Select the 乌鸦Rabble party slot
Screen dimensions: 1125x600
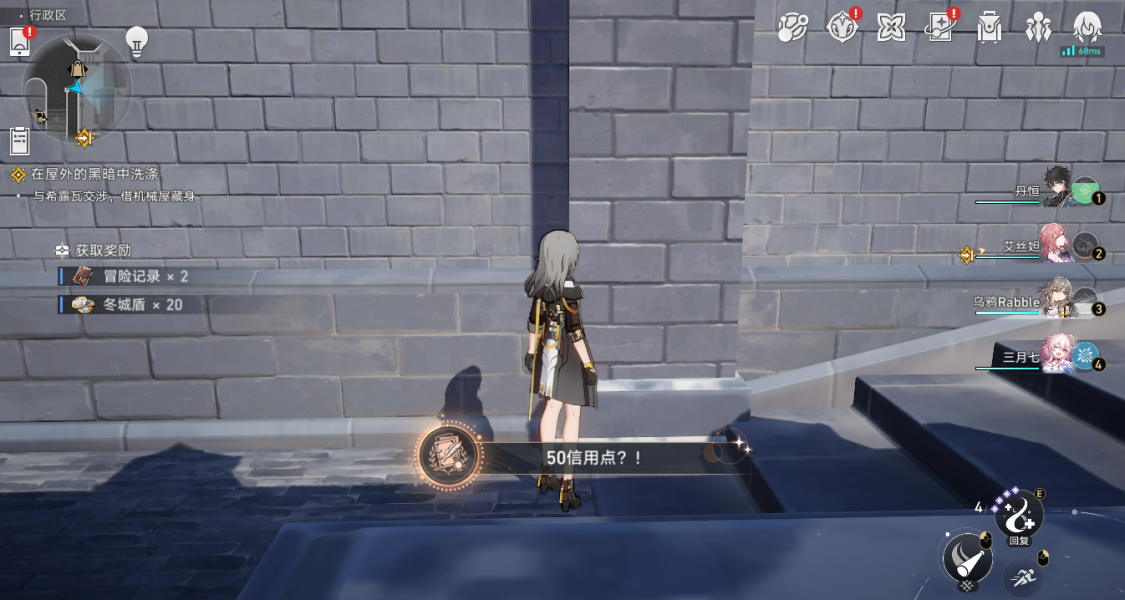(x=1058, y=301)
